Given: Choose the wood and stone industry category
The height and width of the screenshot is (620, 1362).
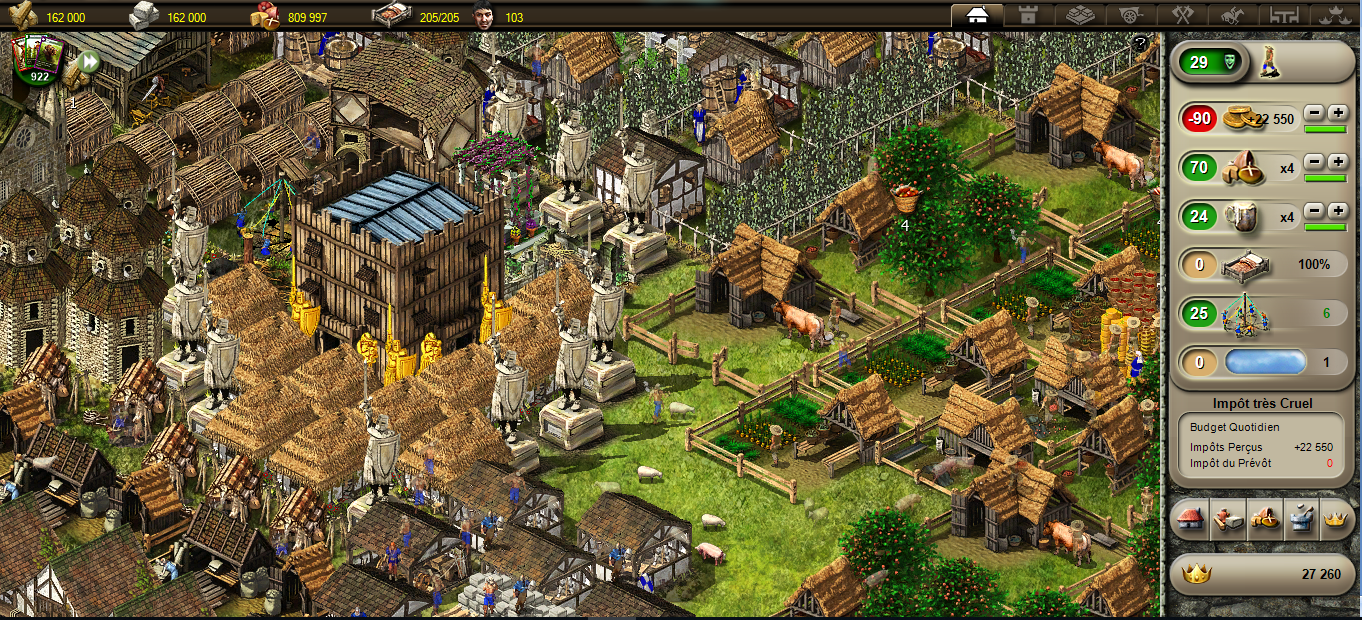Looking at the screenshot, I should pyautogui.click(x=1226, y=520).
